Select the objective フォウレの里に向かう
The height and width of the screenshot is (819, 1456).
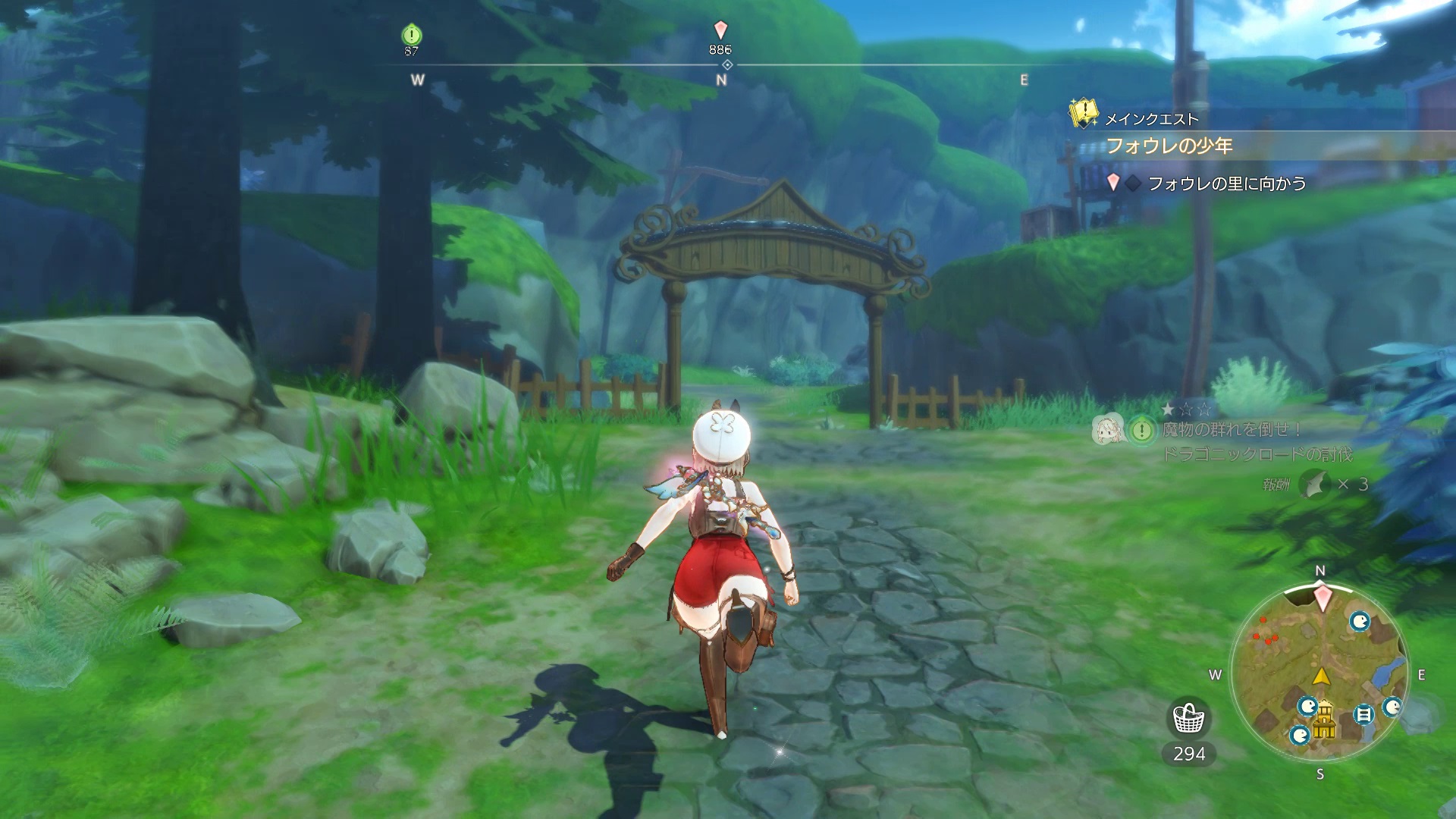(1225, 184)
